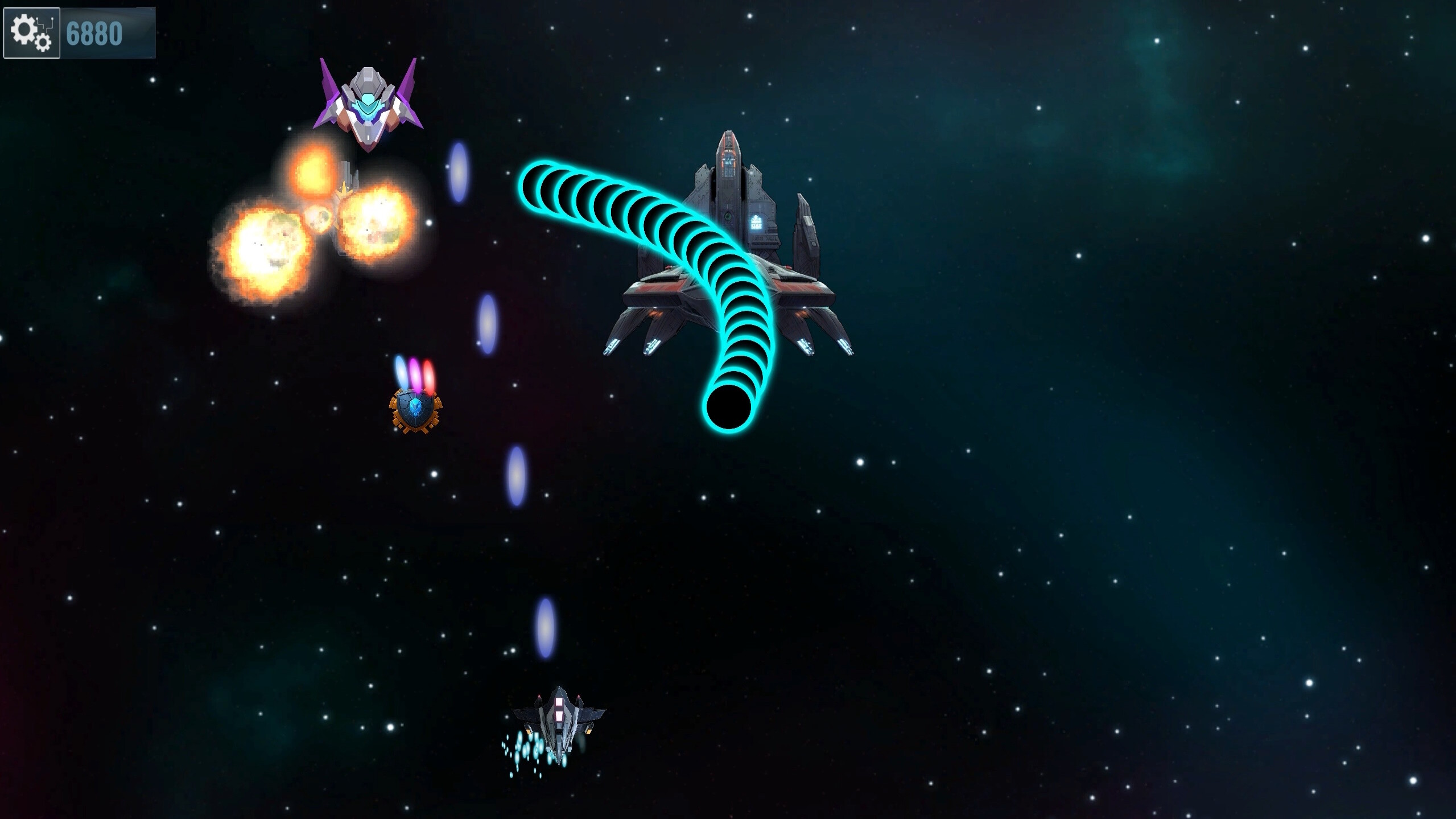The image size is (1456, 819).
Task: Open the gears settings icon
Action: pos(31,32)
